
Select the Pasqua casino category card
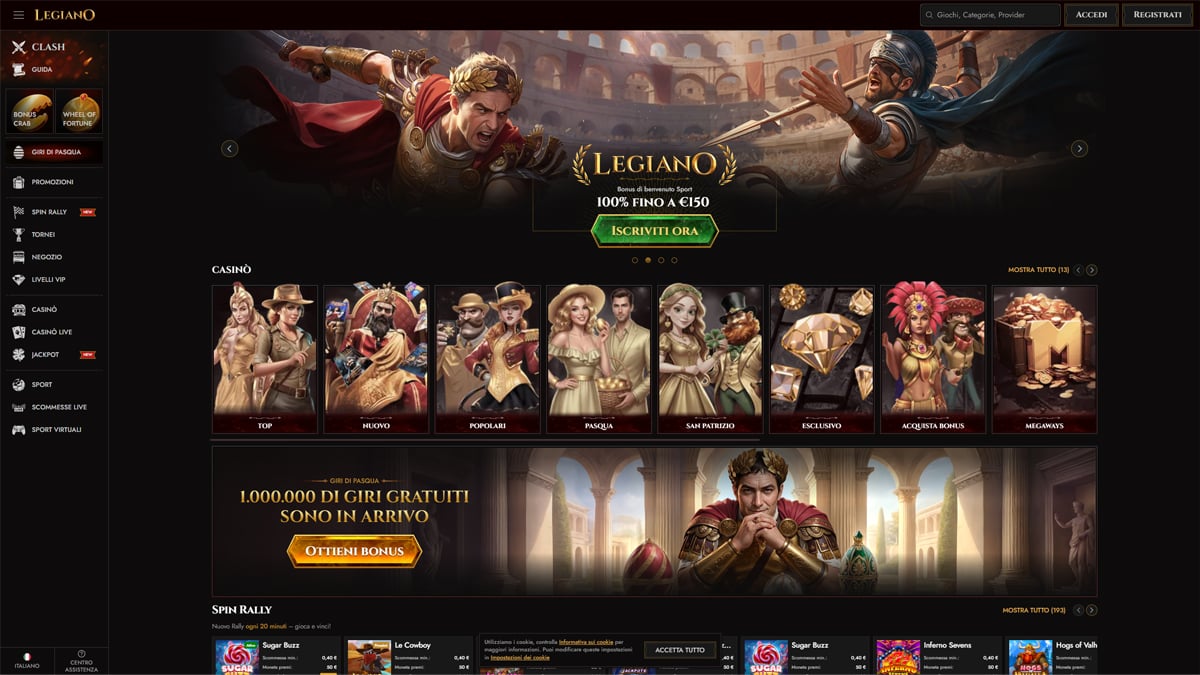tap(598, 360)
